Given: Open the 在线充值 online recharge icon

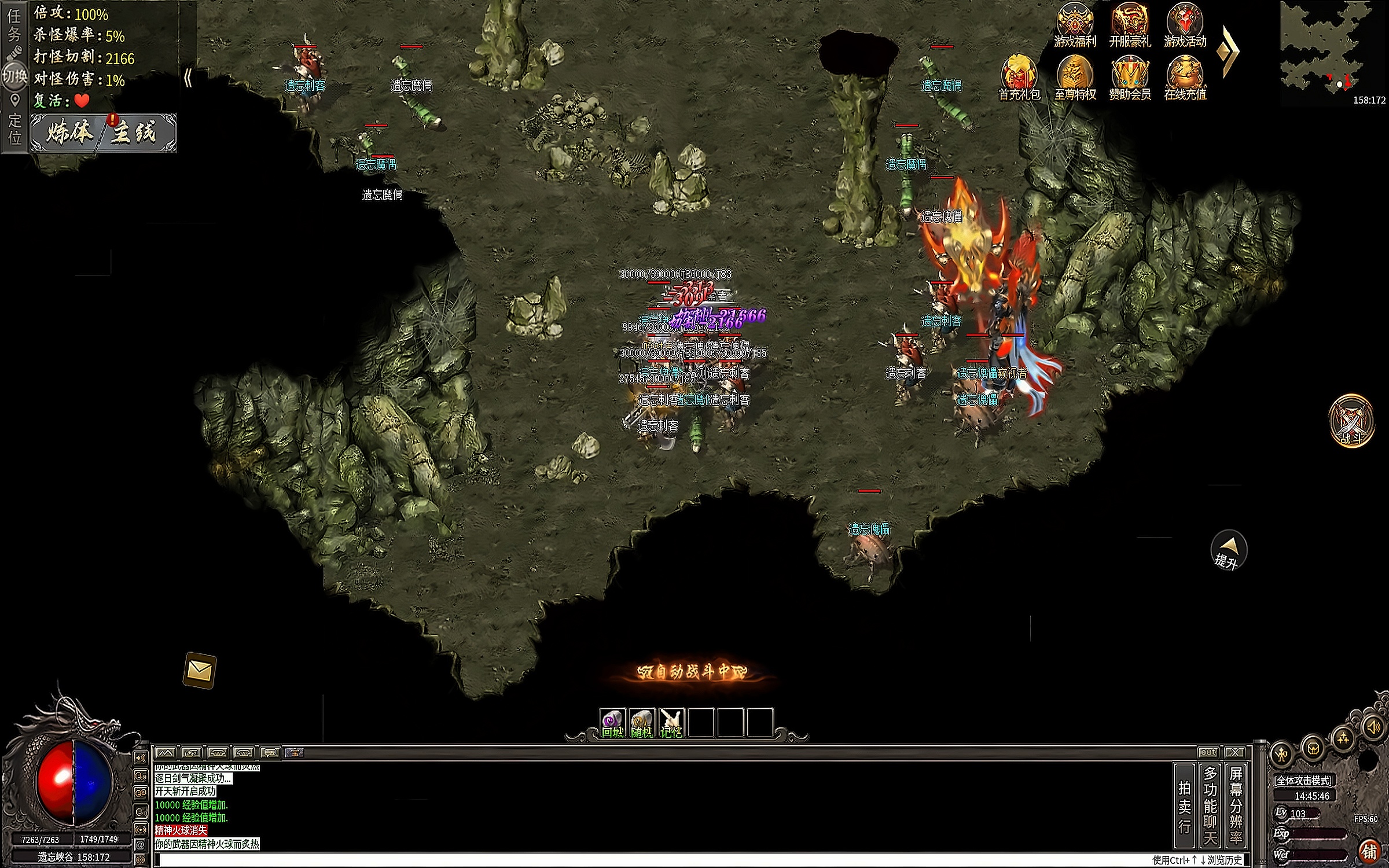Looking at the screenshot, I should click(1185, 78).
